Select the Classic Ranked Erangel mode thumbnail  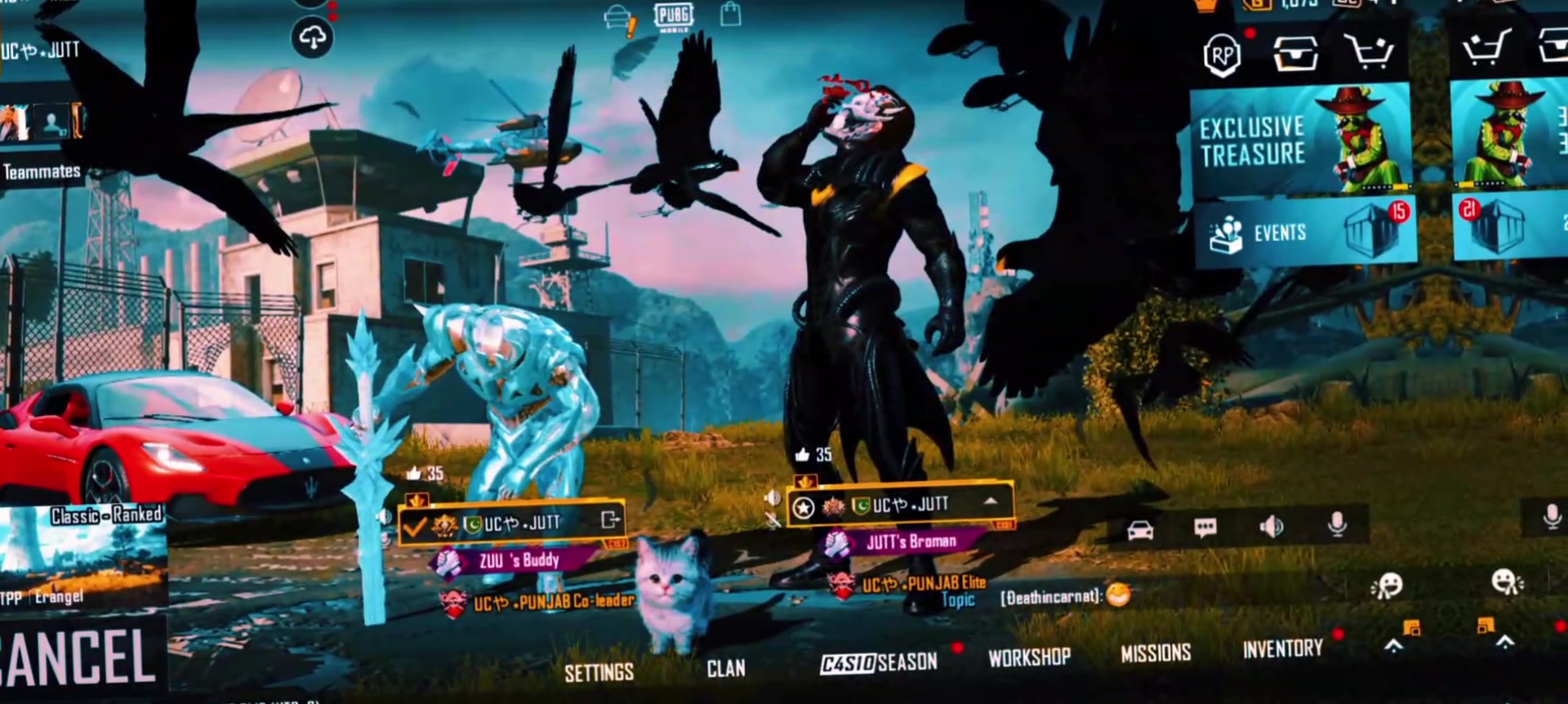(x=83, y=555)
